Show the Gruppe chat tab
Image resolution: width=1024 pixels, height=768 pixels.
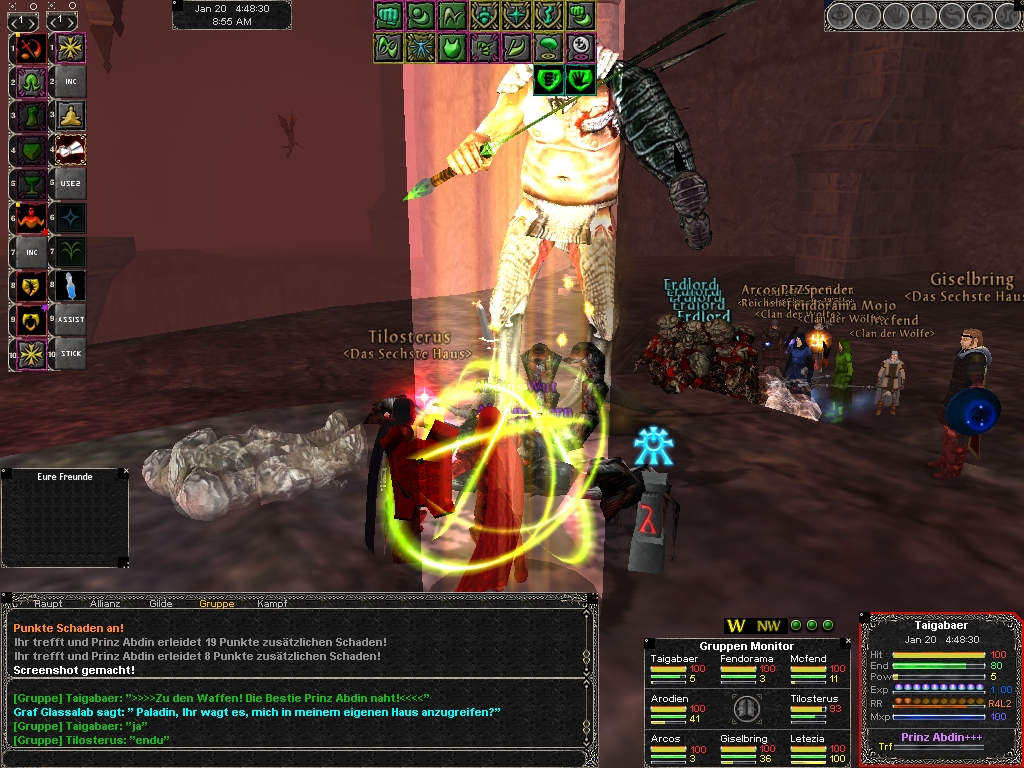pyautogui.click(x=217, y=603)
